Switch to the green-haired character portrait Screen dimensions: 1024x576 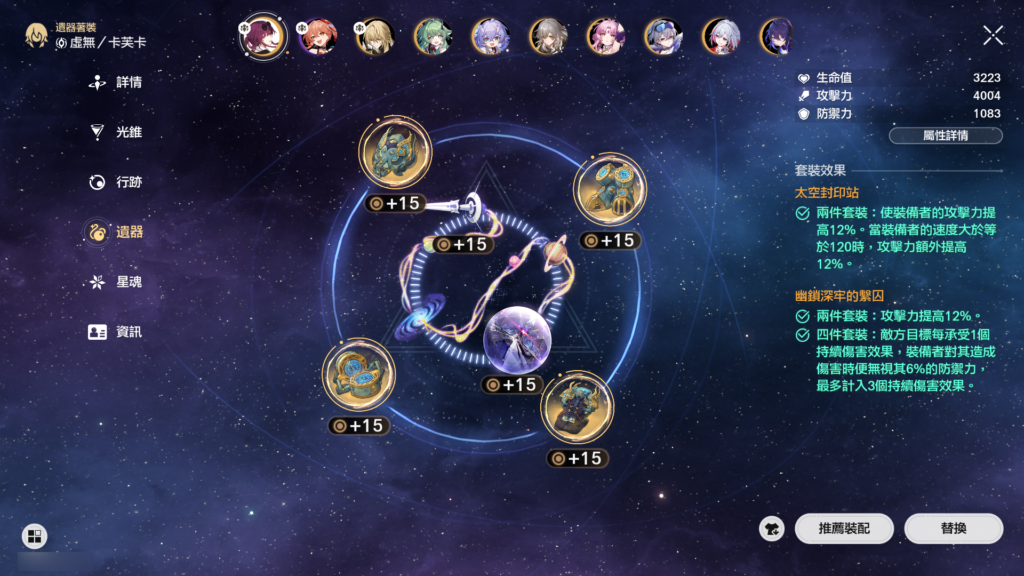point(433,37)
